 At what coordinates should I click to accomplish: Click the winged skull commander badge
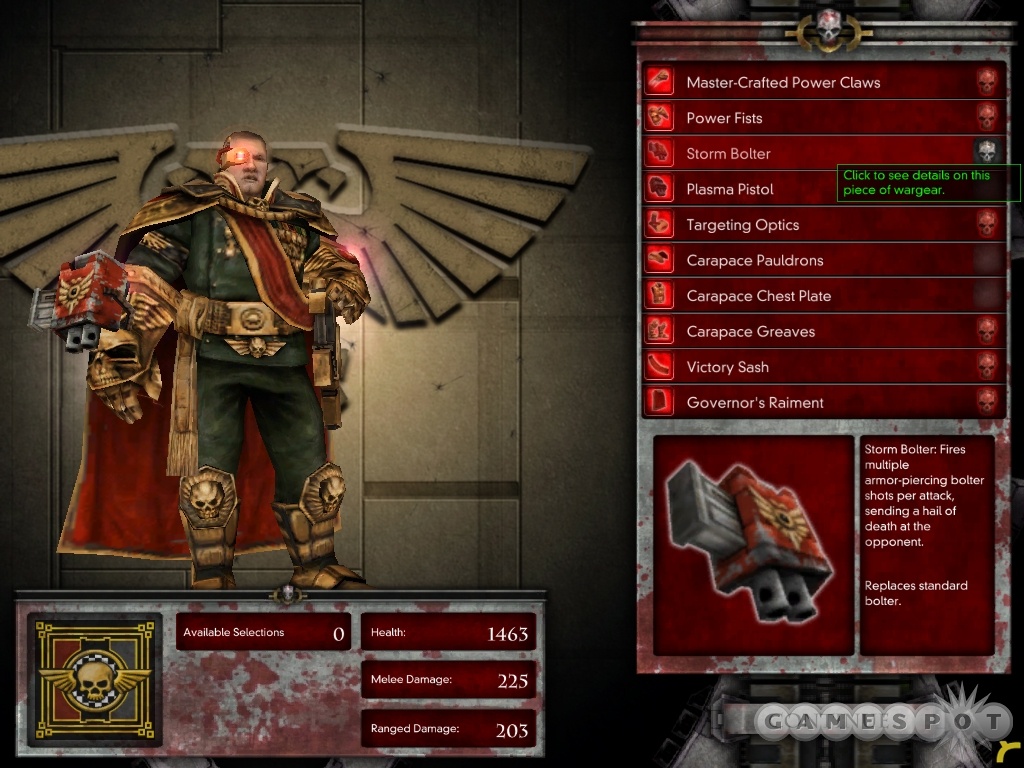coord(95,680)
